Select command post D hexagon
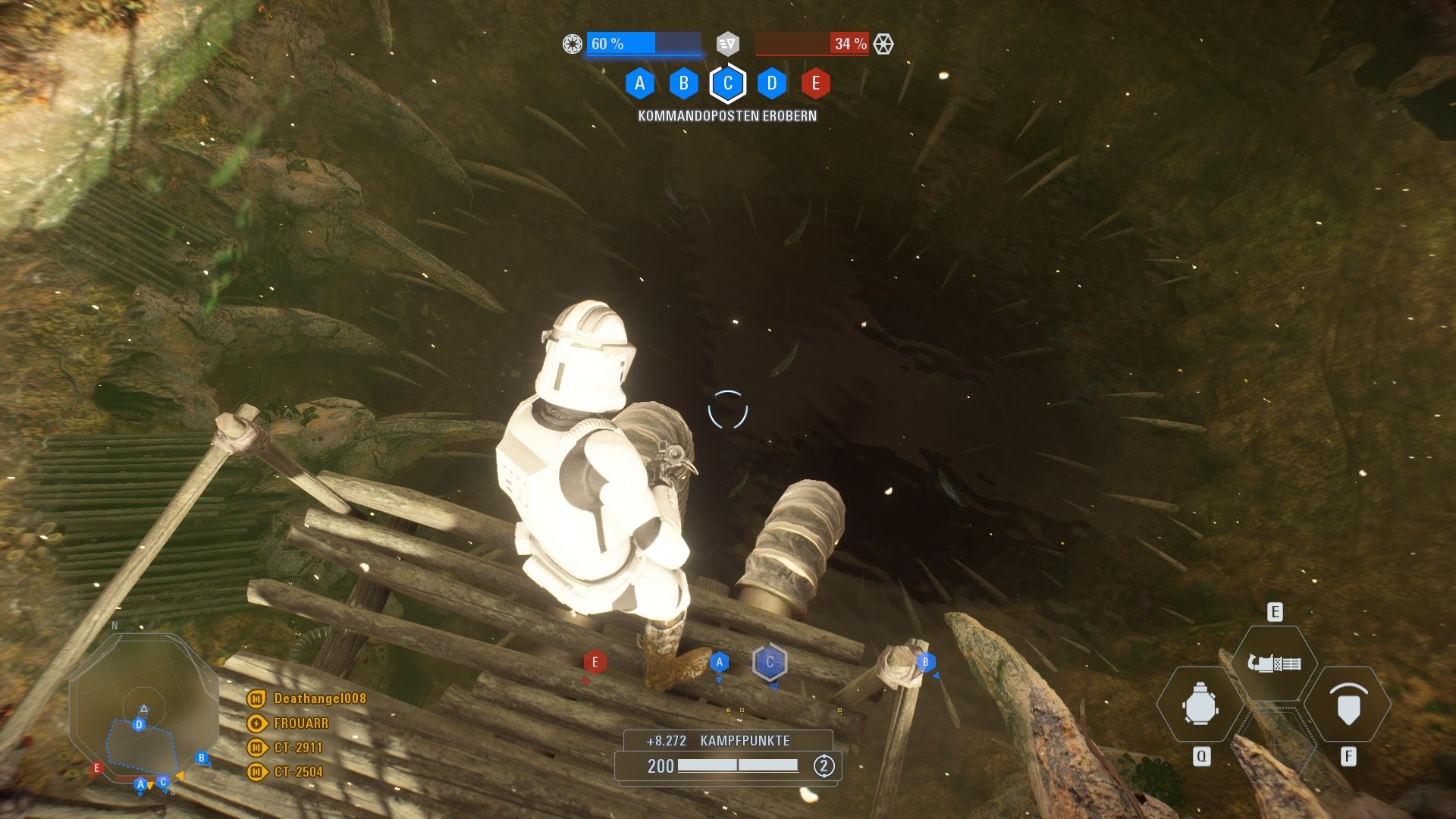Viewport: 1456px width, 819px height. coord(771,83)
